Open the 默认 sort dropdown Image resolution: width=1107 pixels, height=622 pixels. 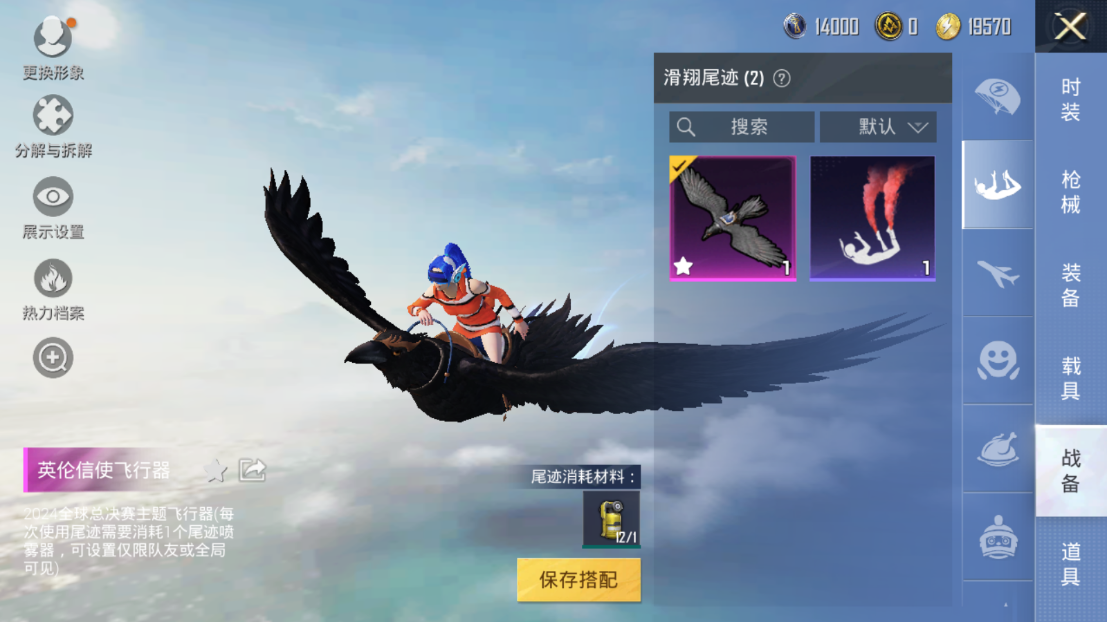click(878, 127)
